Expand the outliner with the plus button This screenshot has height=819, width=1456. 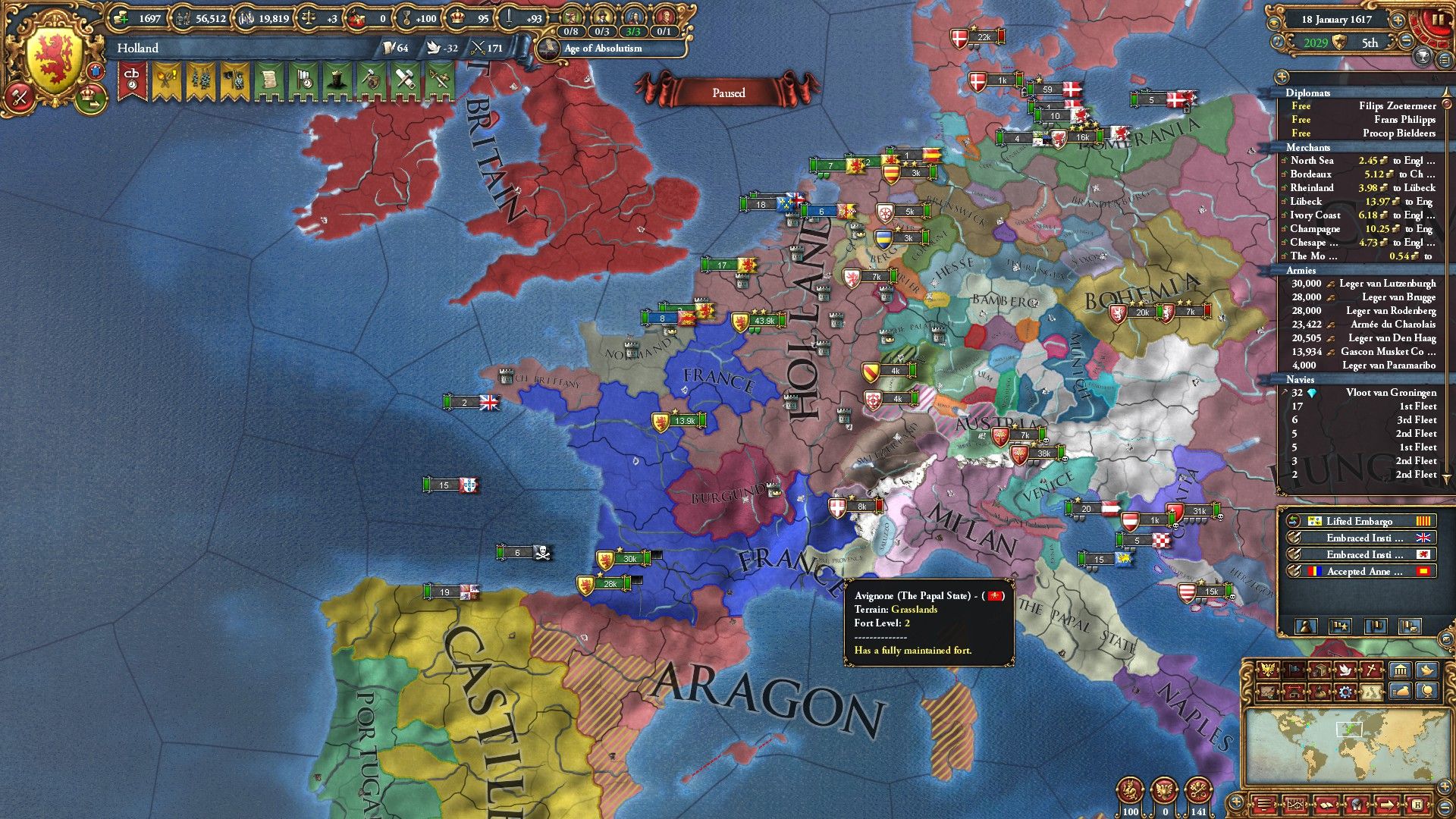1282,77
